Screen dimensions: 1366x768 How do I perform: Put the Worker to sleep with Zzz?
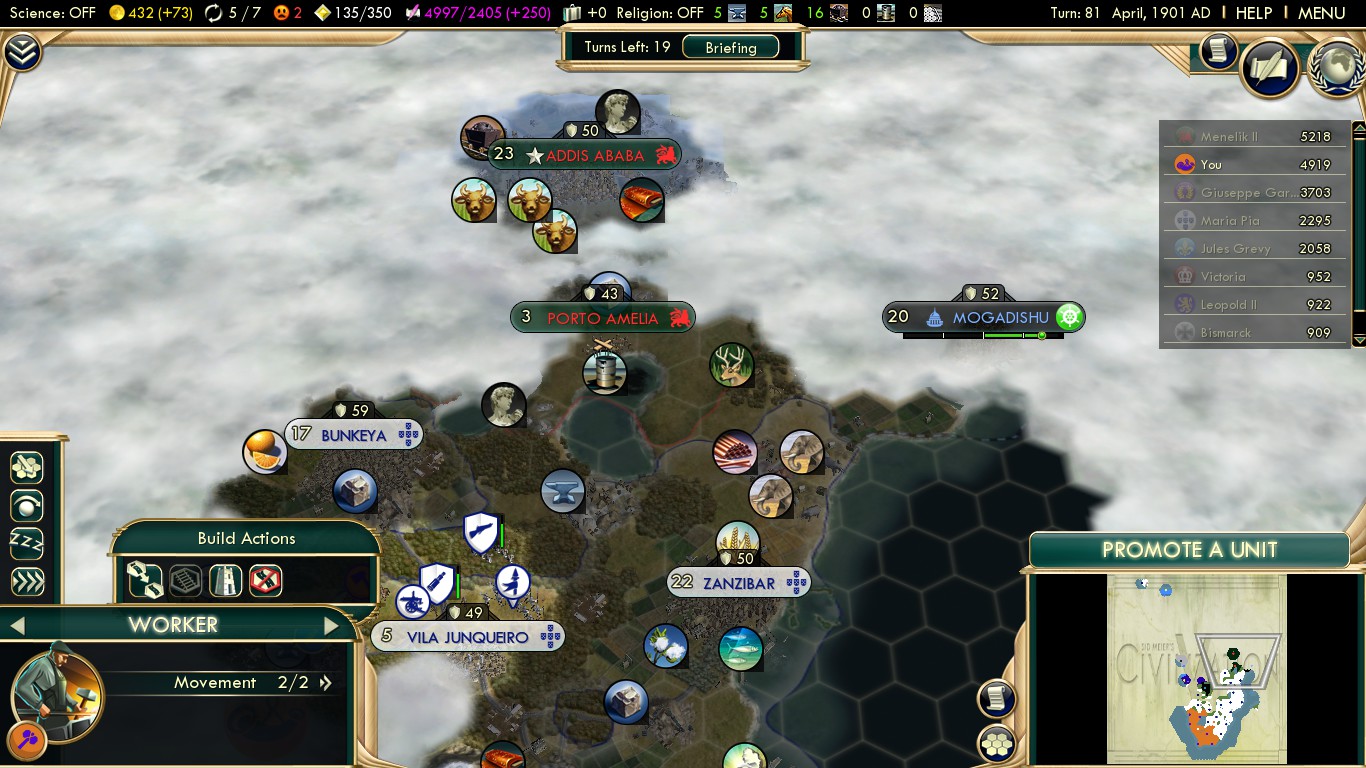point(27,543)
